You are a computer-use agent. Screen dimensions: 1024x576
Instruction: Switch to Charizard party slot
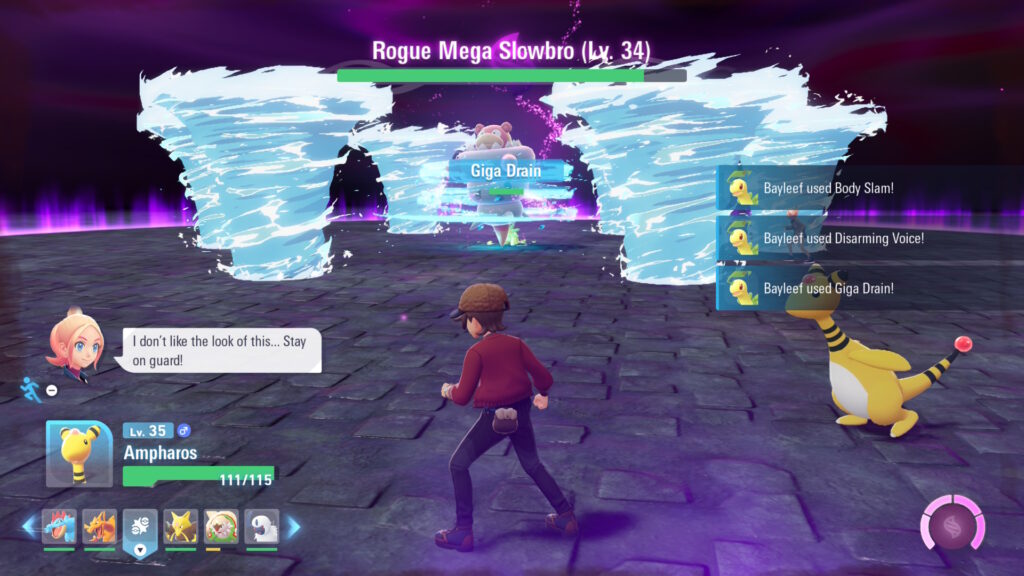(99, 526)
